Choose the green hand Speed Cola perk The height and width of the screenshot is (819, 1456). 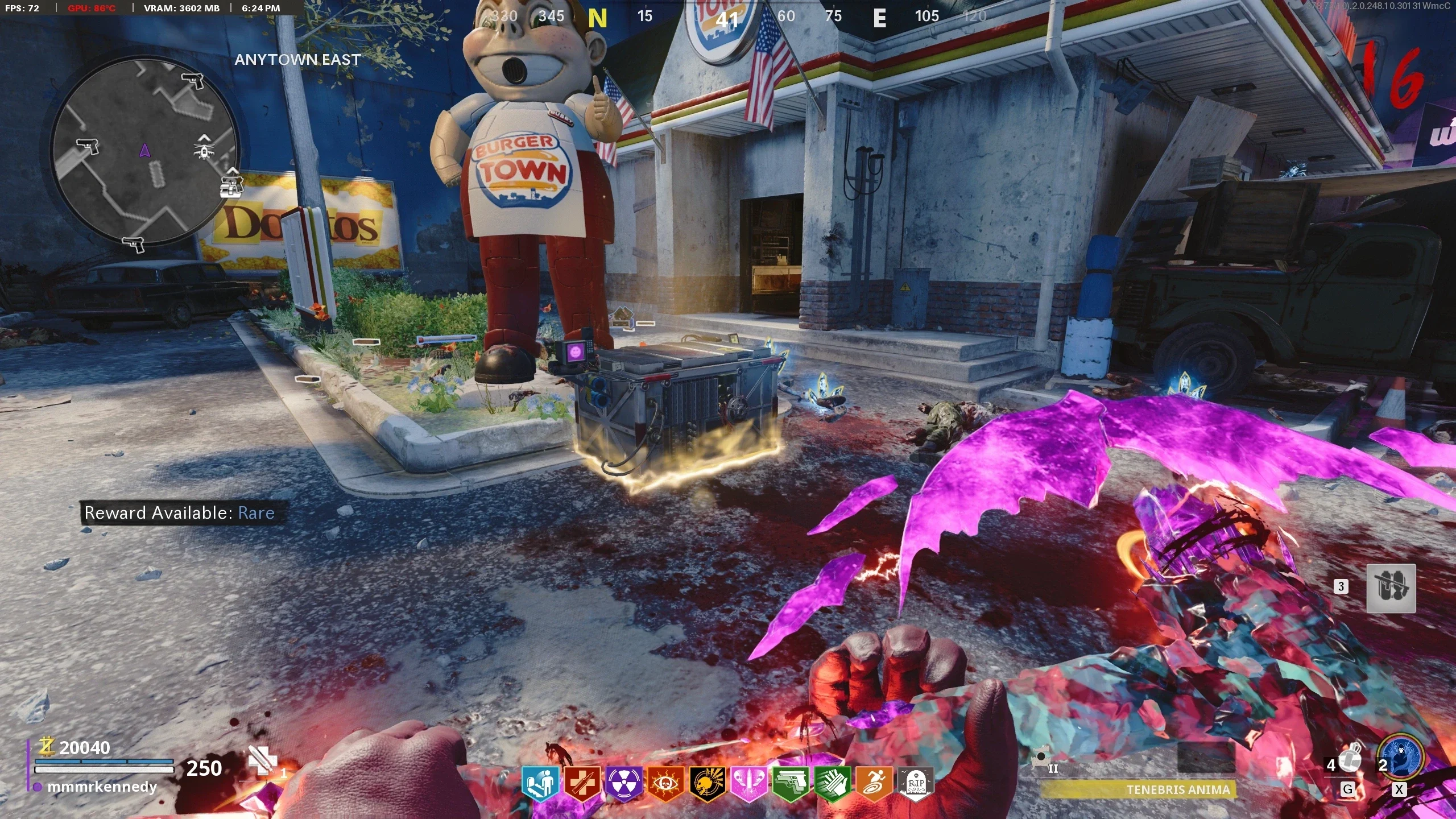pyautogui.click(x=832, y=784)
